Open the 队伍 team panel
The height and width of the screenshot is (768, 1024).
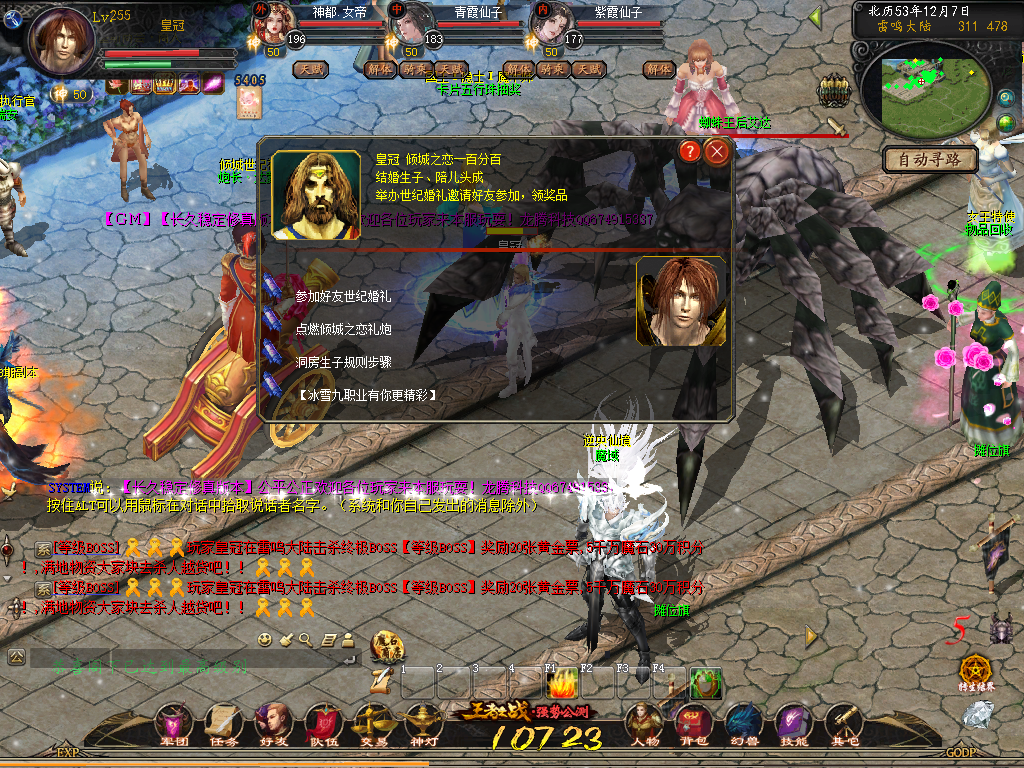click(322, 722)
